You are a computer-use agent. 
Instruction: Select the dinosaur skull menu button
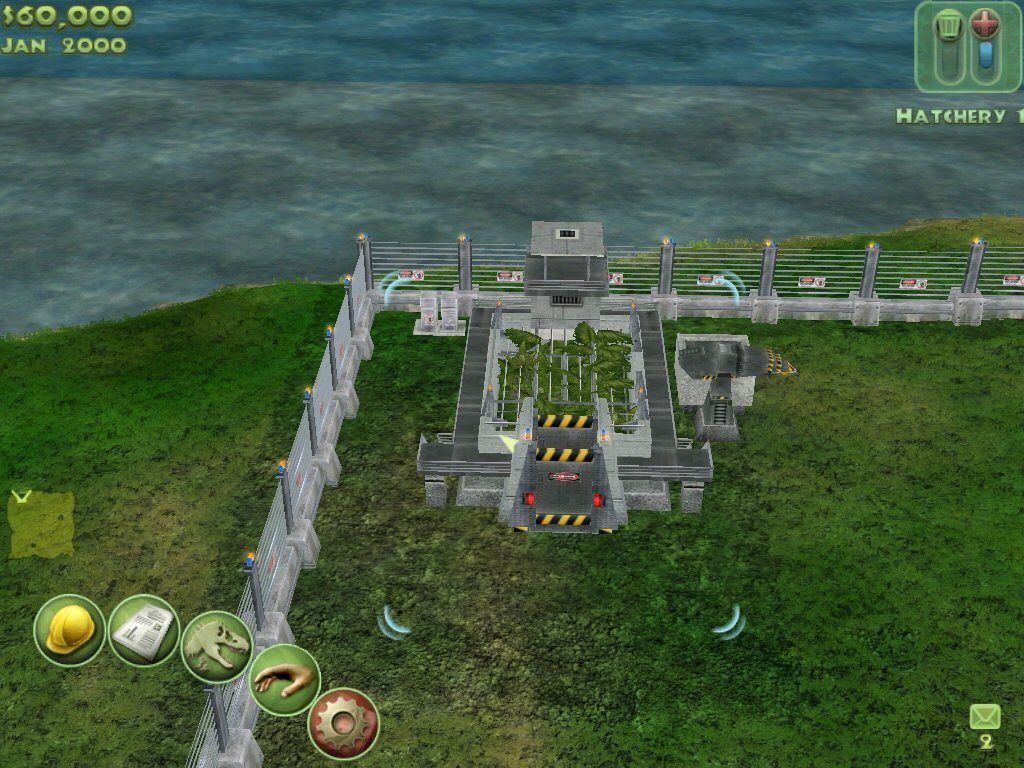tap(217, 646)
